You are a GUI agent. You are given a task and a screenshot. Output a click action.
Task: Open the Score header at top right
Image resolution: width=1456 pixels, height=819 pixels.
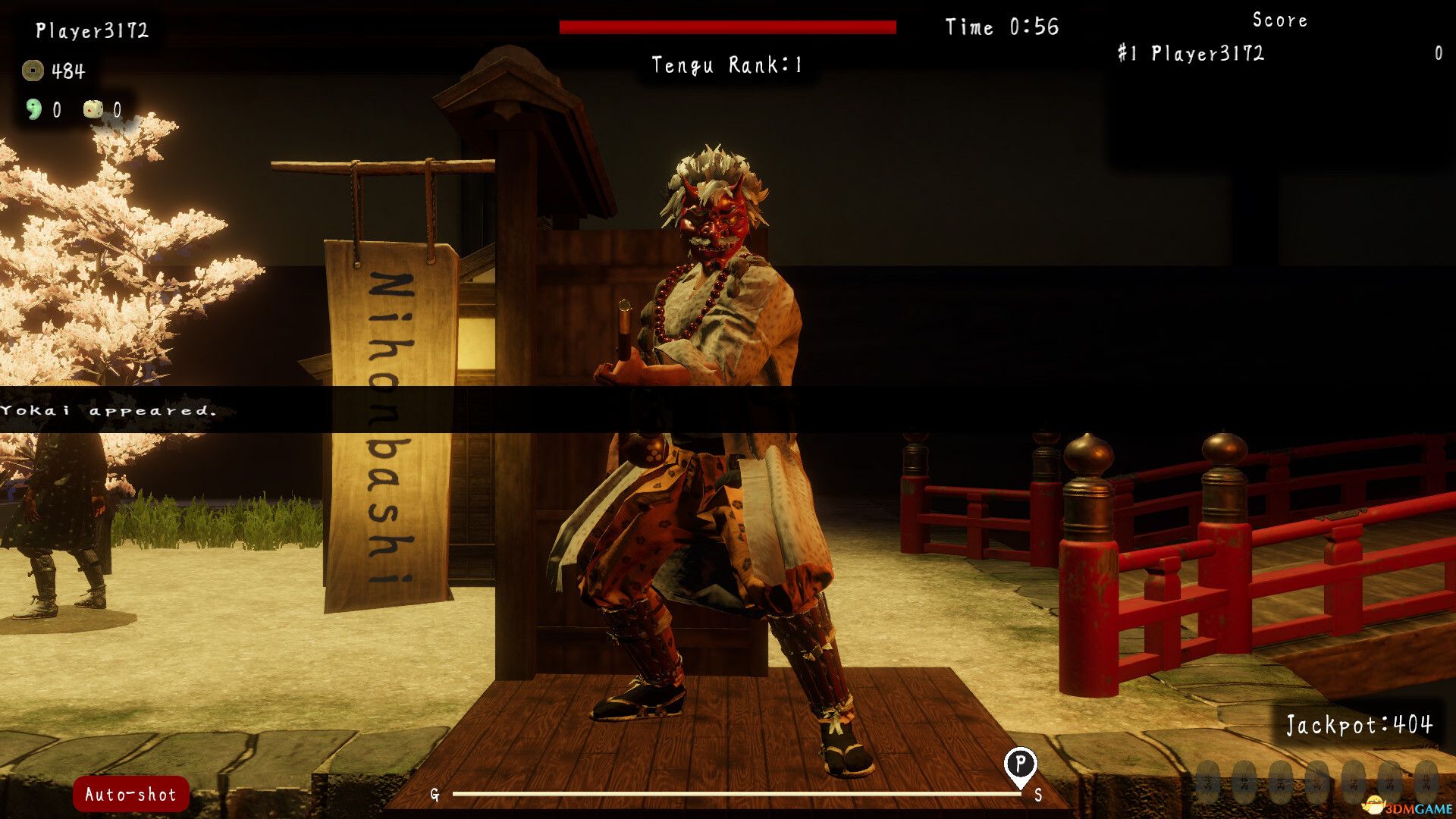tap(1279, 20)
